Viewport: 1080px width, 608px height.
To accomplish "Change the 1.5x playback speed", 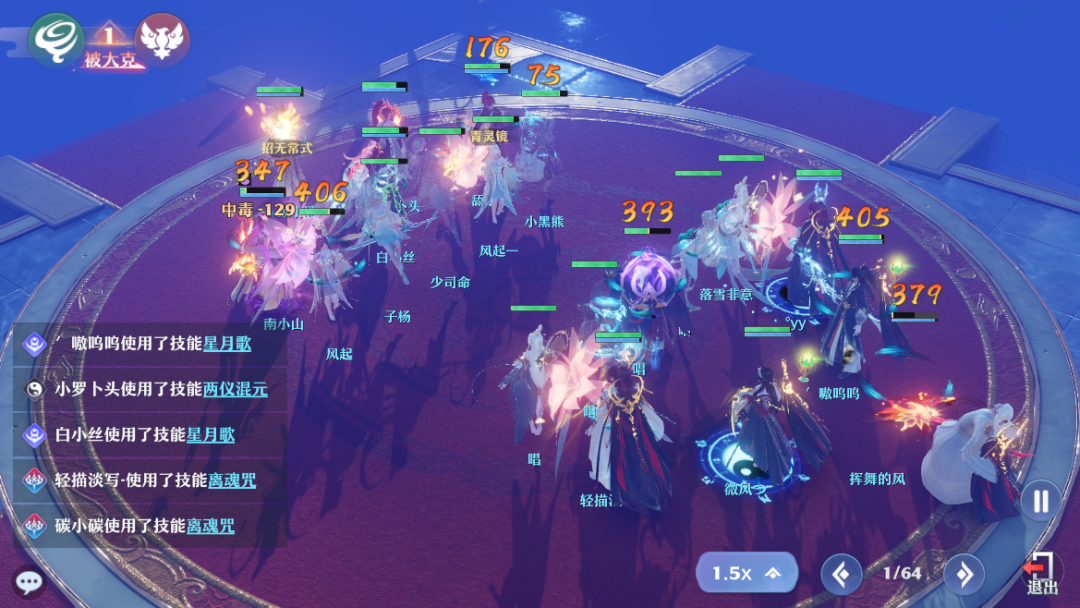I will tap(746, 573).
